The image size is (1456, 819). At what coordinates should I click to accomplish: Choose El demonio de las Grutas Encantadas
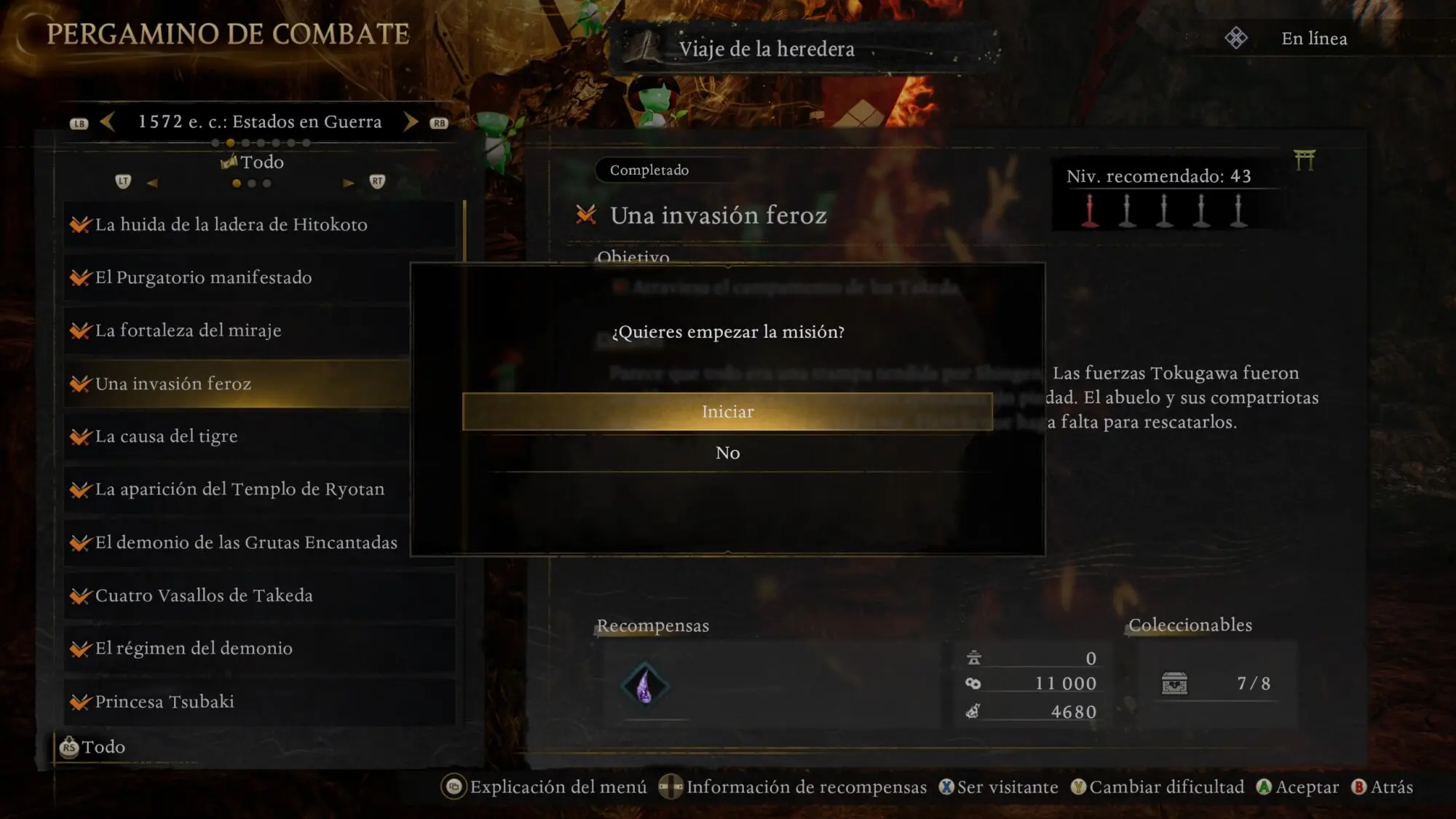[x=246, y=542]
